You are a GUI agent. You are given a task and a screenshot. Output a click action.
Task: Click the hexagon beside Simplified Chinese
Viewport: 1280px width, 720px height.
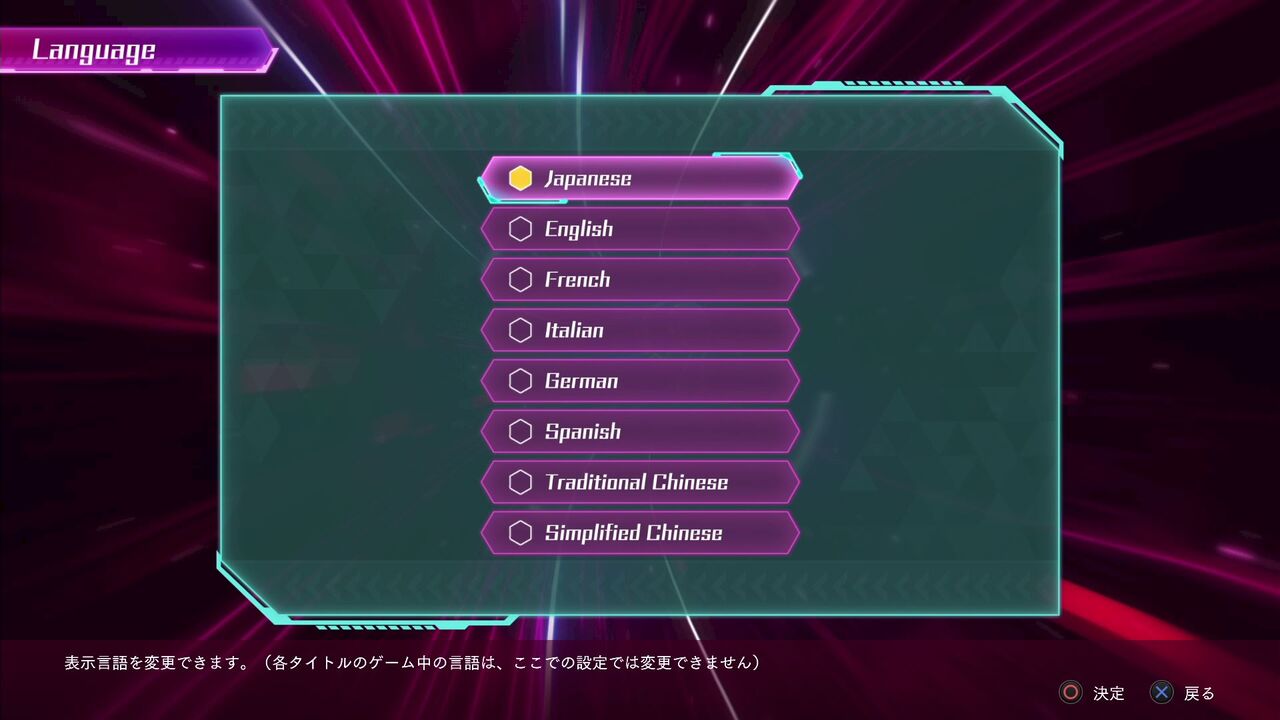pos(520,532)
